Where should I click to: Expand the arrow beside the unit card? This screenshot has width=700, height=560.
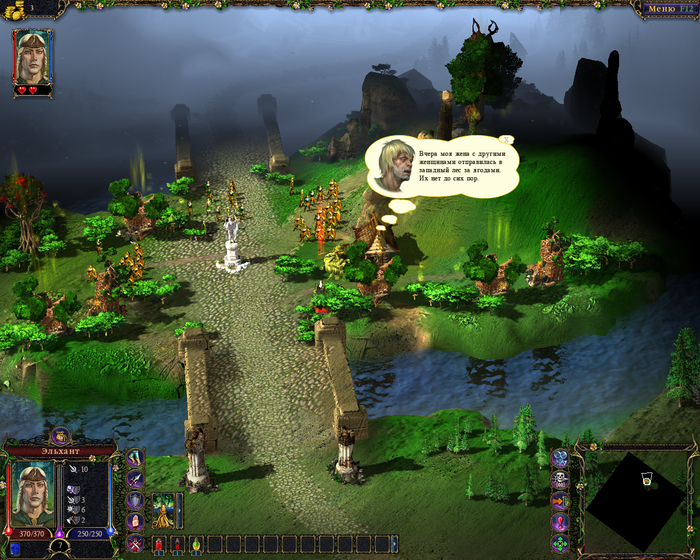pyautogui.click(x=180, y=509)
